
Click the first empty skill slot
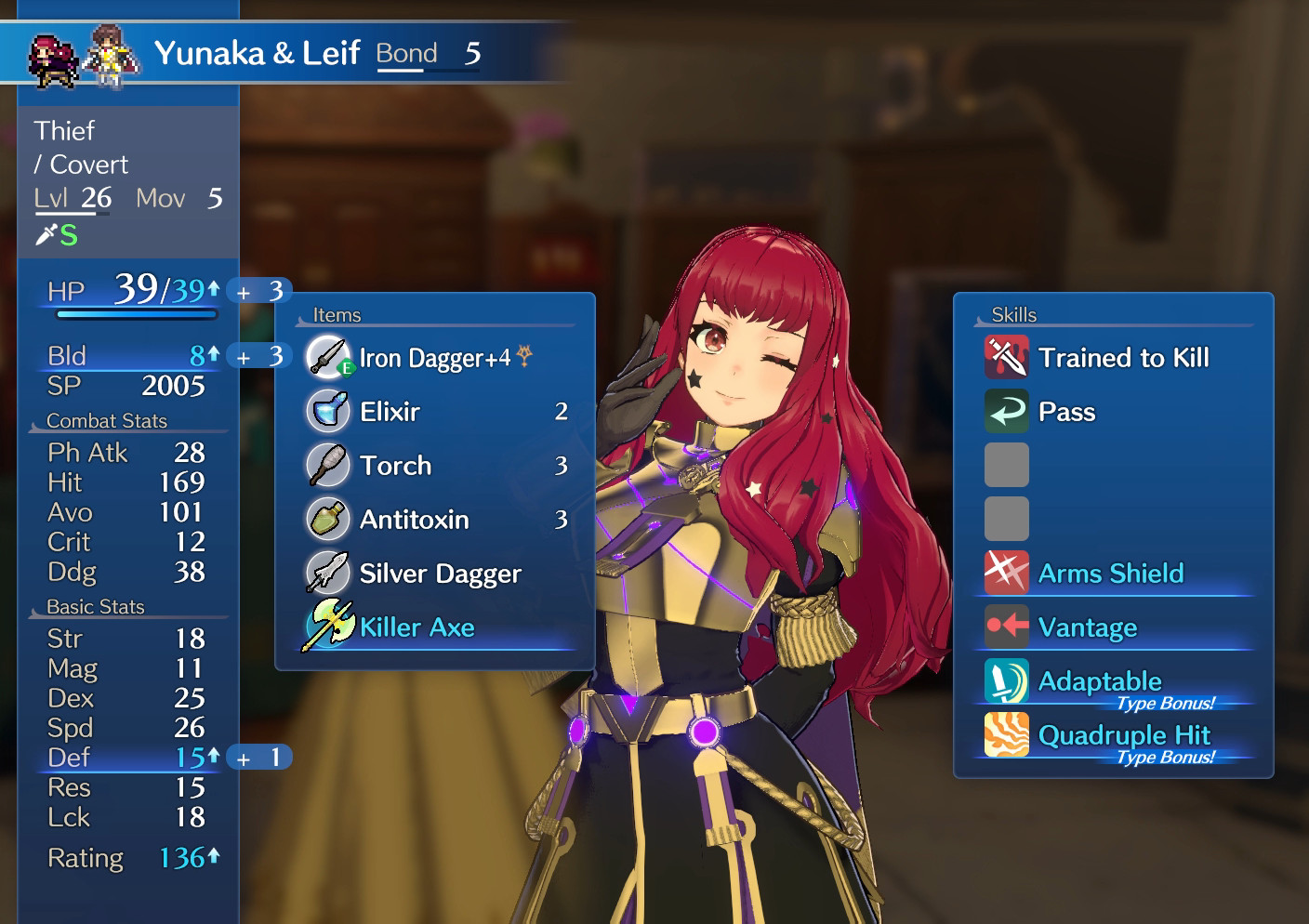[x=1007, y=465]
